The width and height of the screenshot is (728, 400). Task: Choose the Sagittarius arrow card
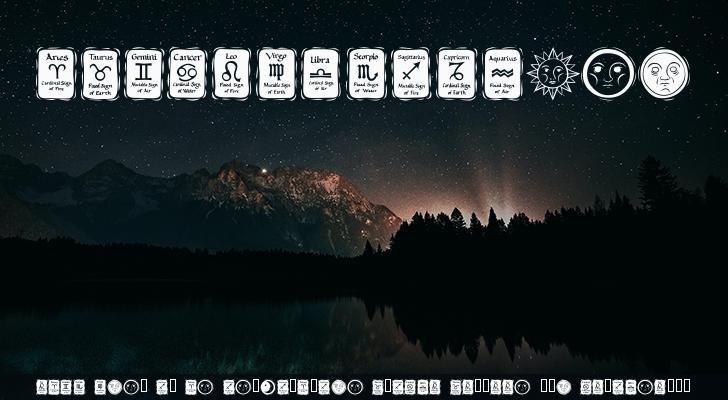[410, 74]
